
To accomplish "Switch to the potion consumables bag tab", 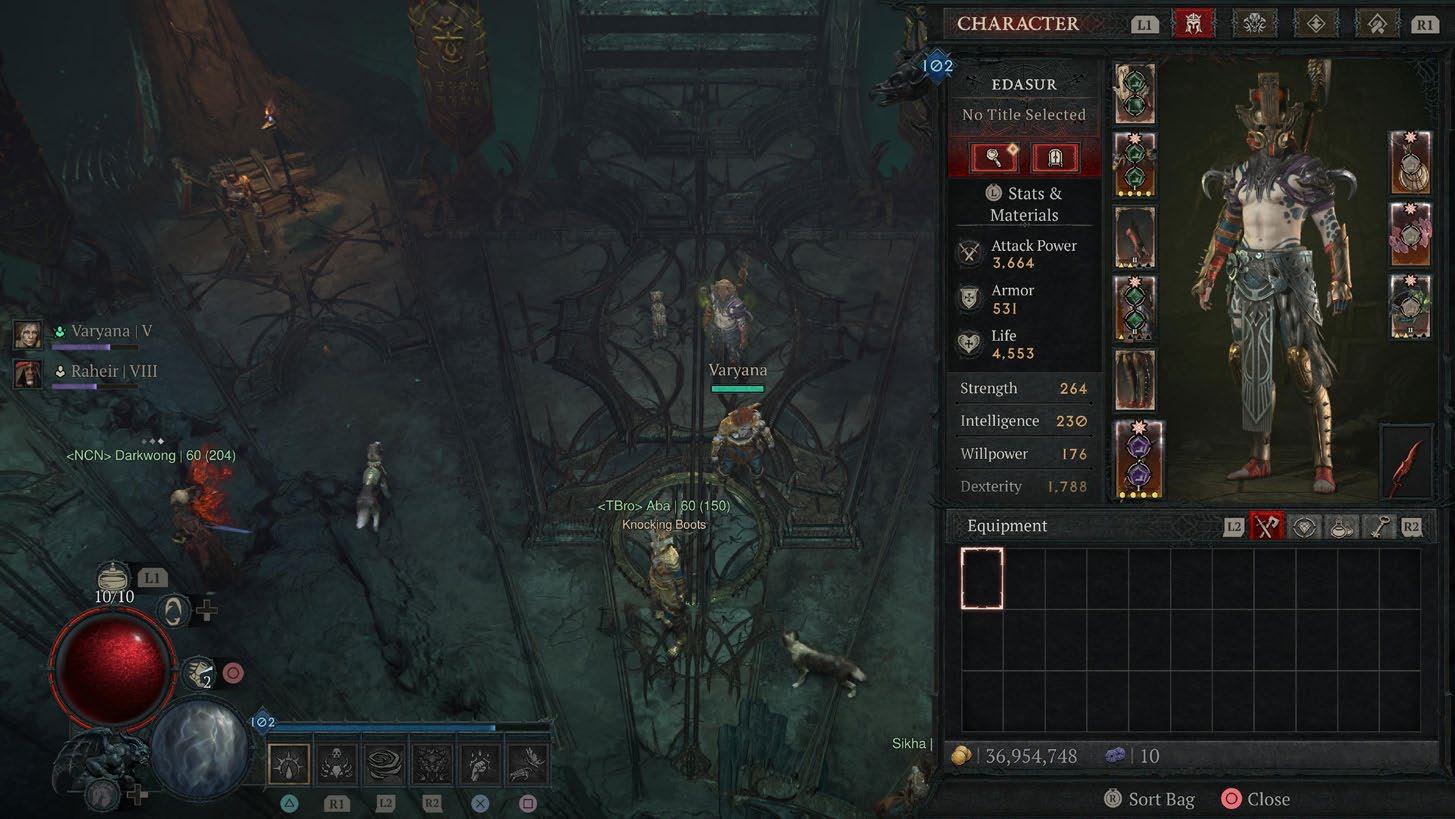I will coord(1341,527).
